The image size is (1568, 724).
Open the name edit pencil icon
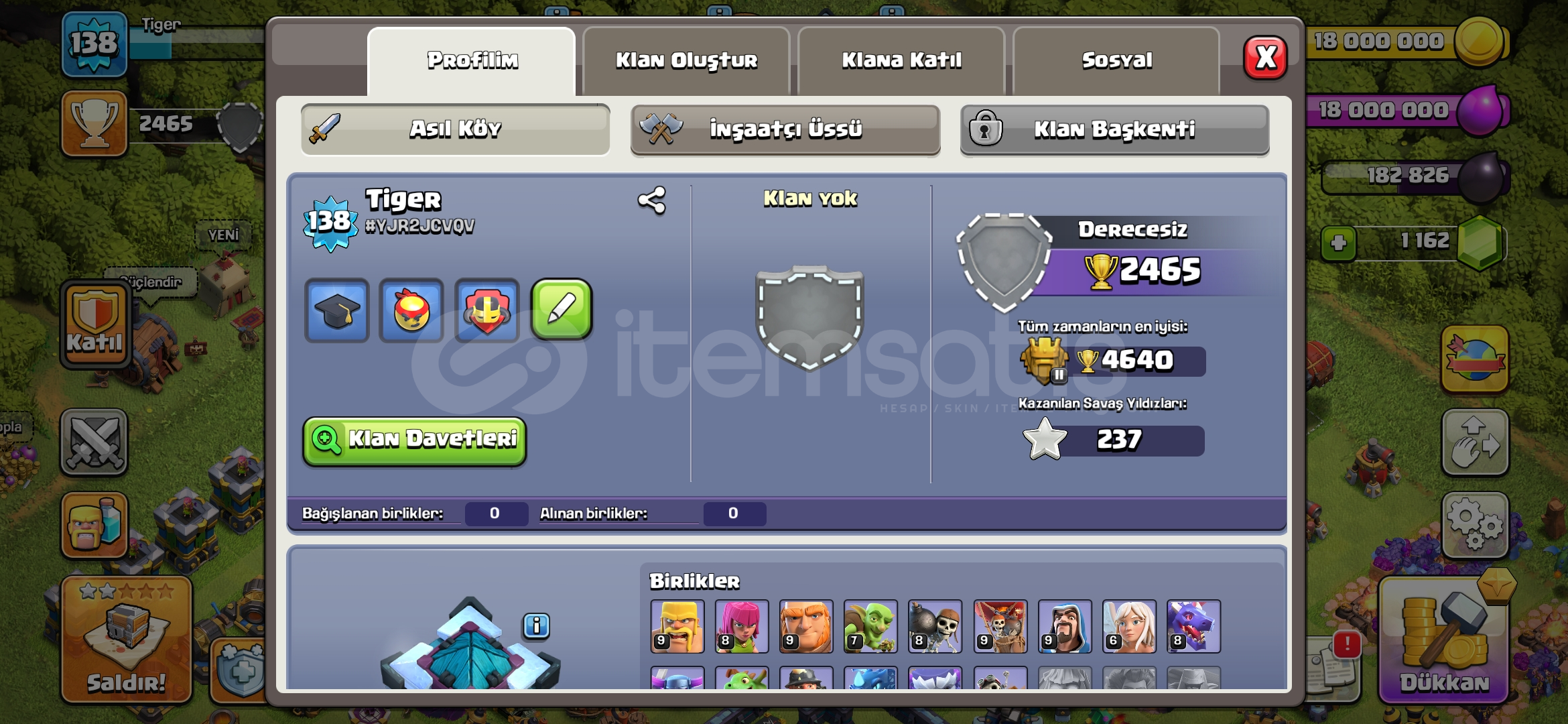[x=562, y=309]
